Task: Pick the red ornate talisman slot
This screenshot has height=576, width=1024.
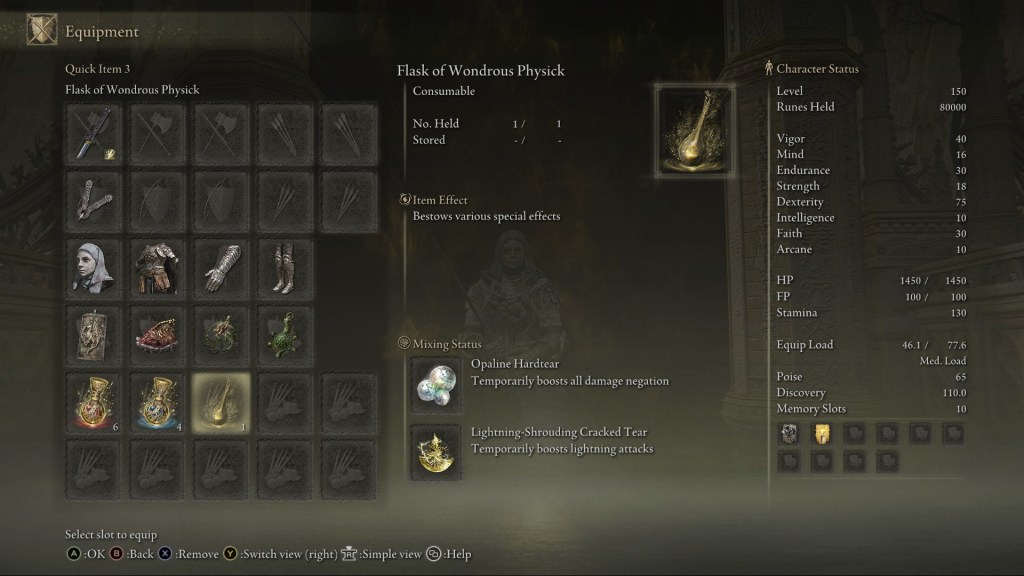Action: pyautogui.click(x=157, y=333)
